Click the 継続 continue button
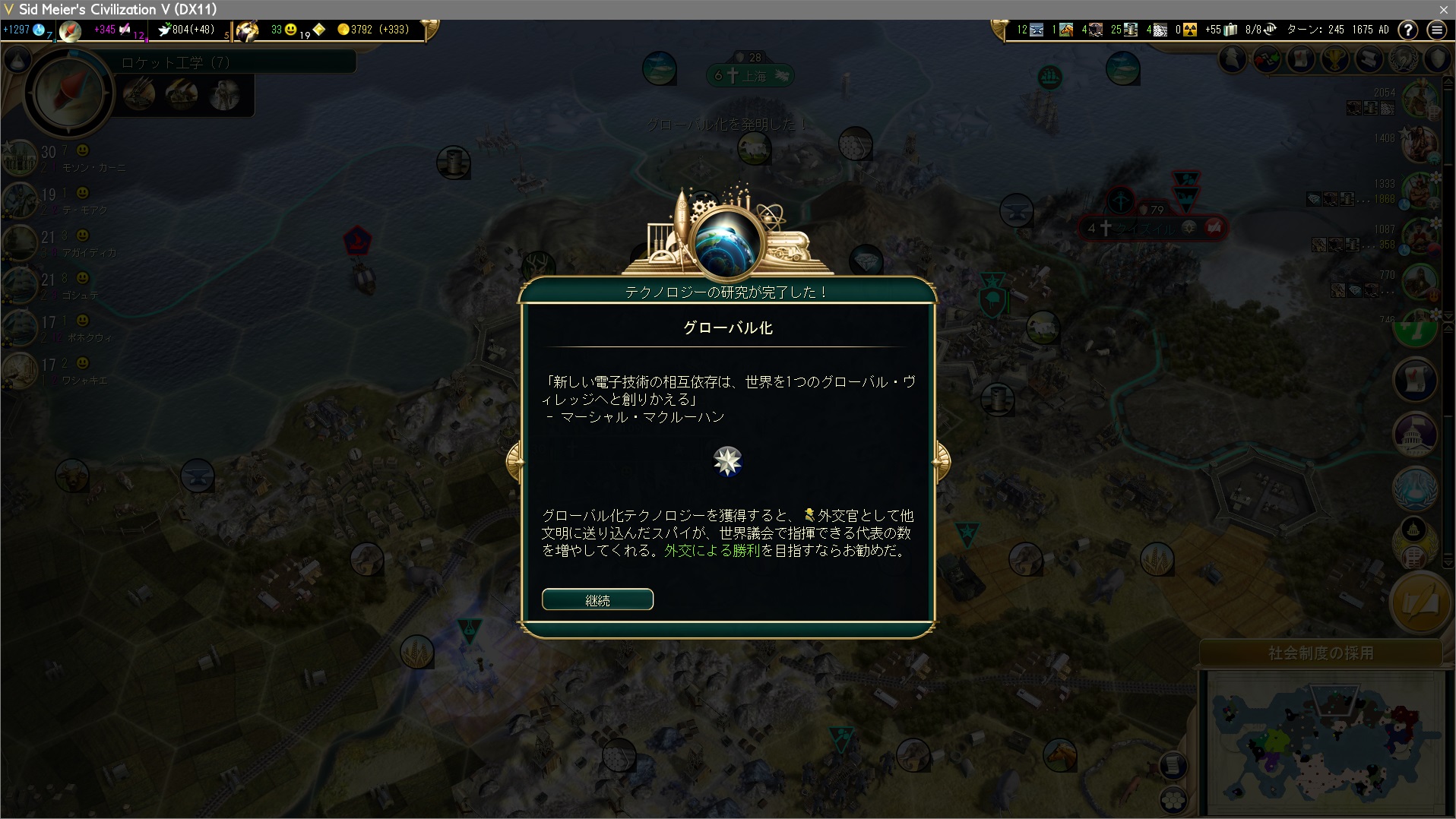The height and width of the screenshot is (819, 1456). pos(597,599)
